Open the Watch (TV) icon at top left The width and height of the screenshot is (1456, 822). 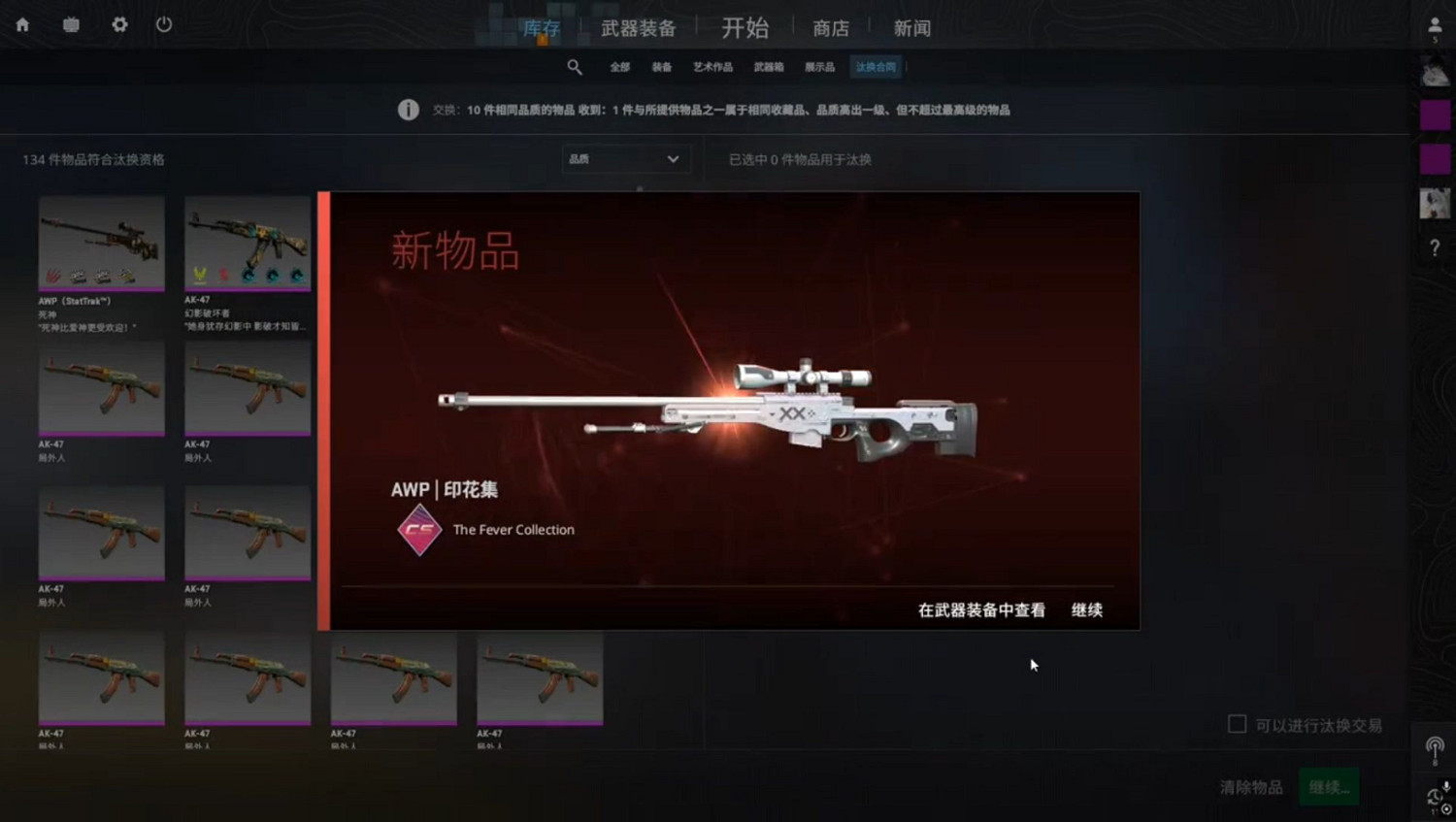pos(70,25)
